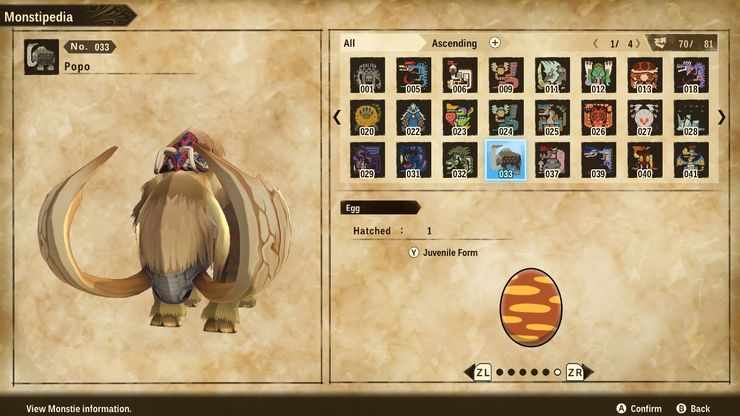Choose the monster tile numbered 012
740x416 pixels.
[x=598, y=75]
